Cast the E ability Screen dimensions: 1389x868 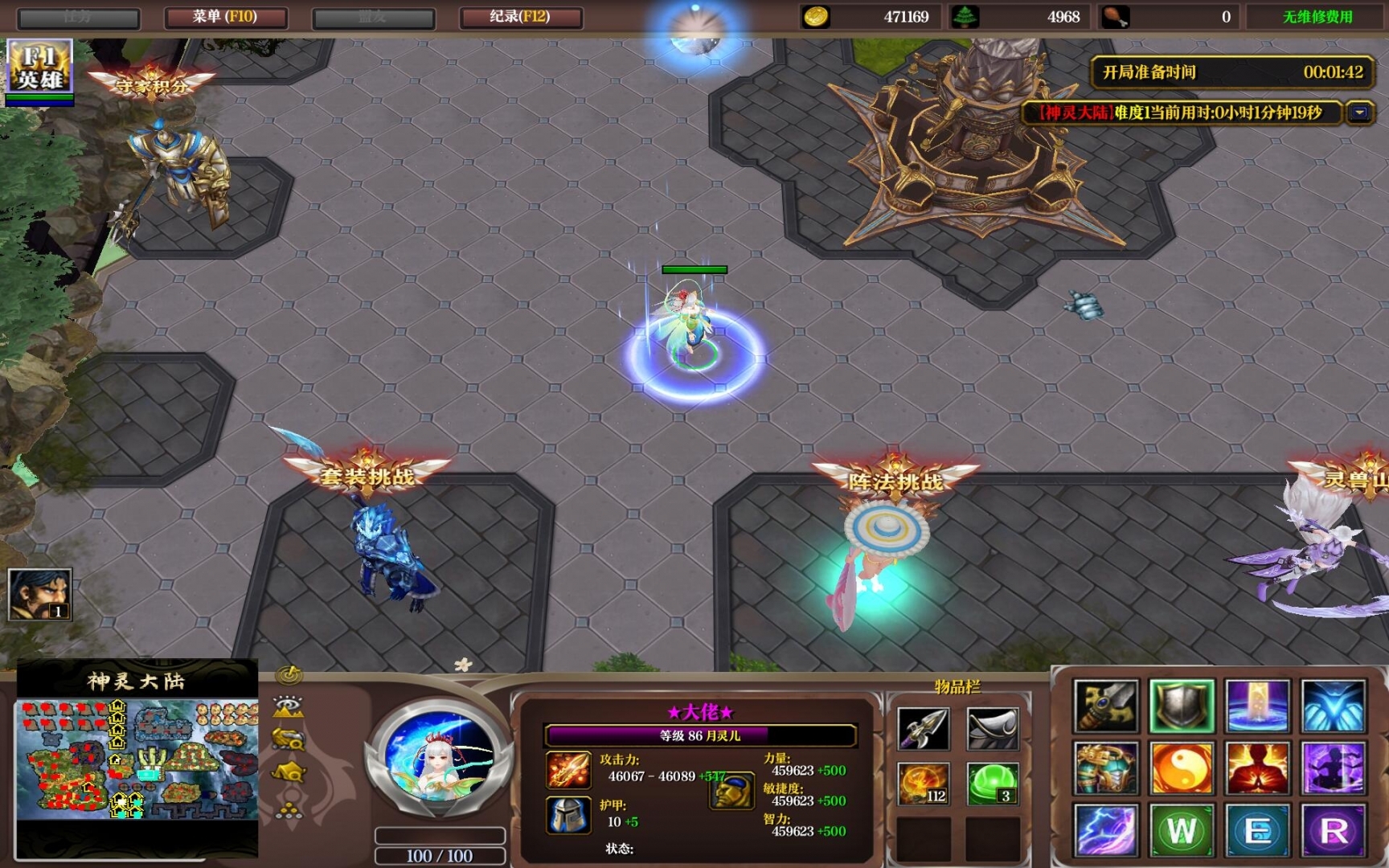coord(1258,830)
